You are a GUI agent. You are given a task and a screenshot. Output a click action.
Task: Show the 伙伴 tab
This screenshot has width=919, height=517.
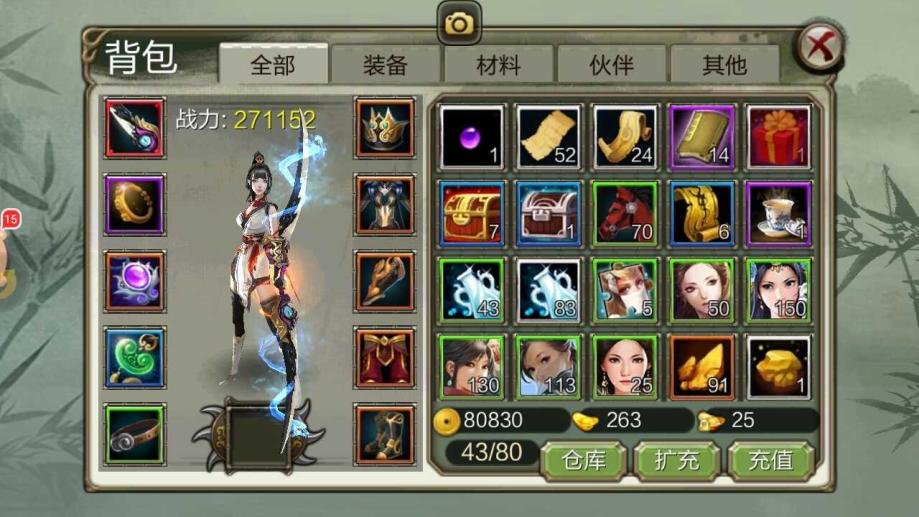pos(611,66)
